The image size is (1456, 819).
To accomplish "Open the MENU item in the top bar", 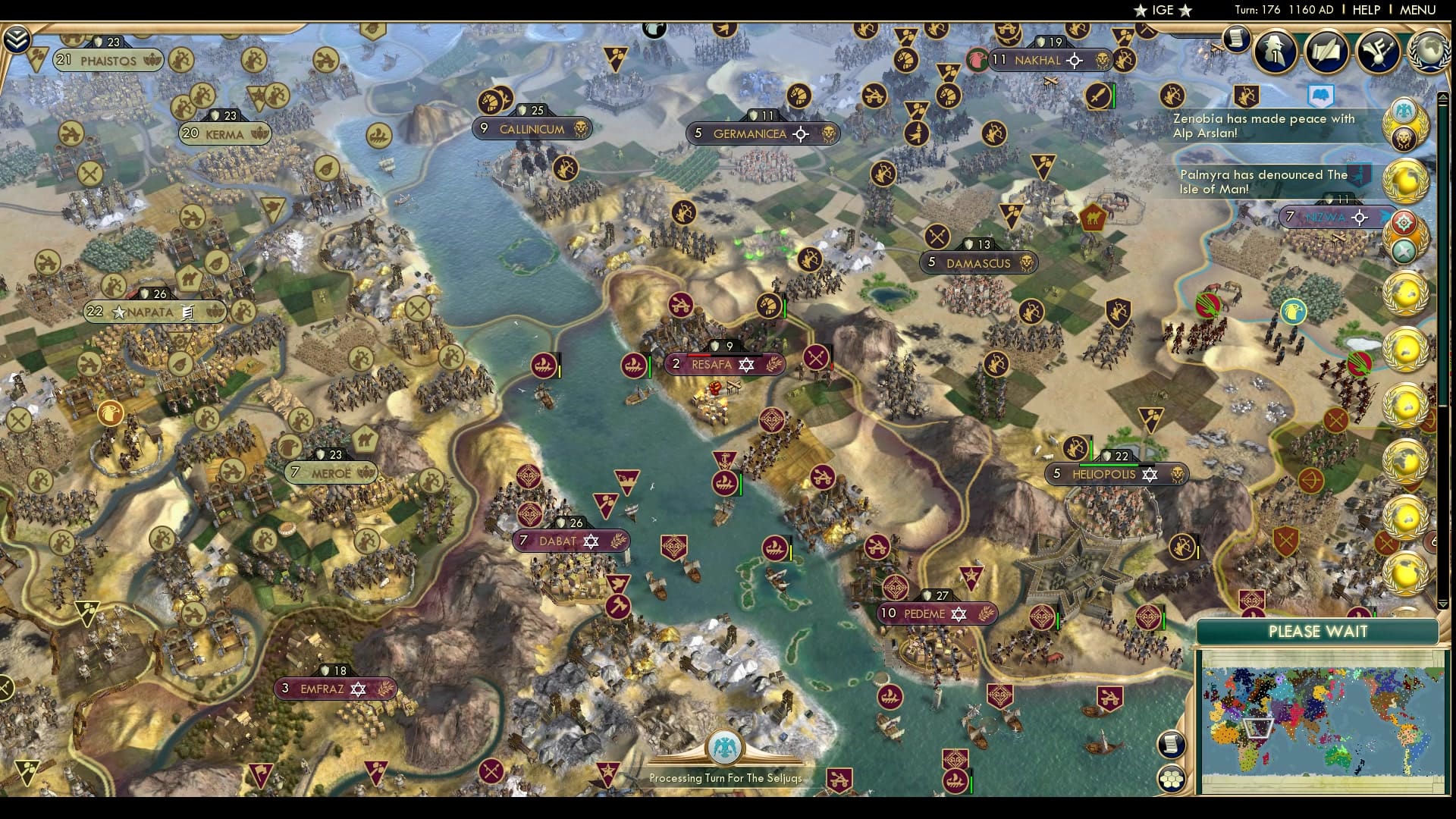I will point(1420,10).
